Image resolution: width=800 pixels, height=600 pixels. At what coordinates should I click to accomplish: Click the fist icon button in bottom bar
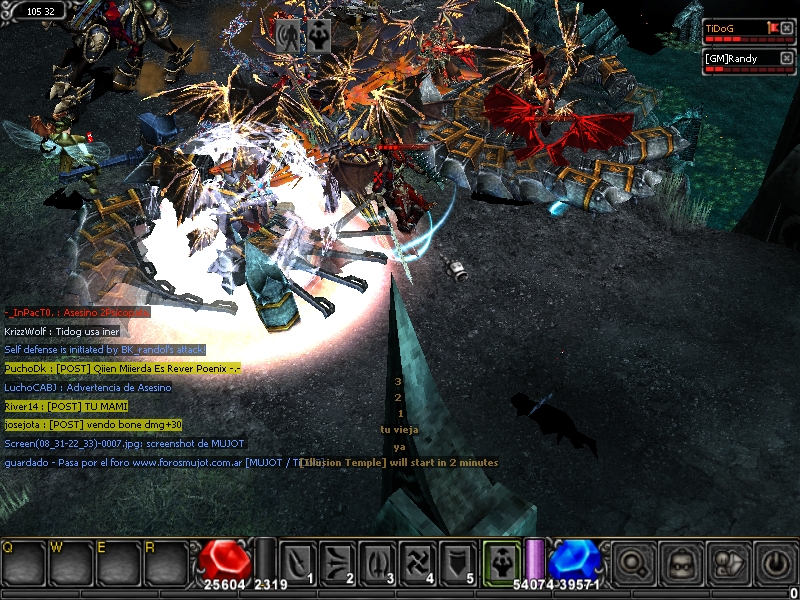tap(728, 563)
